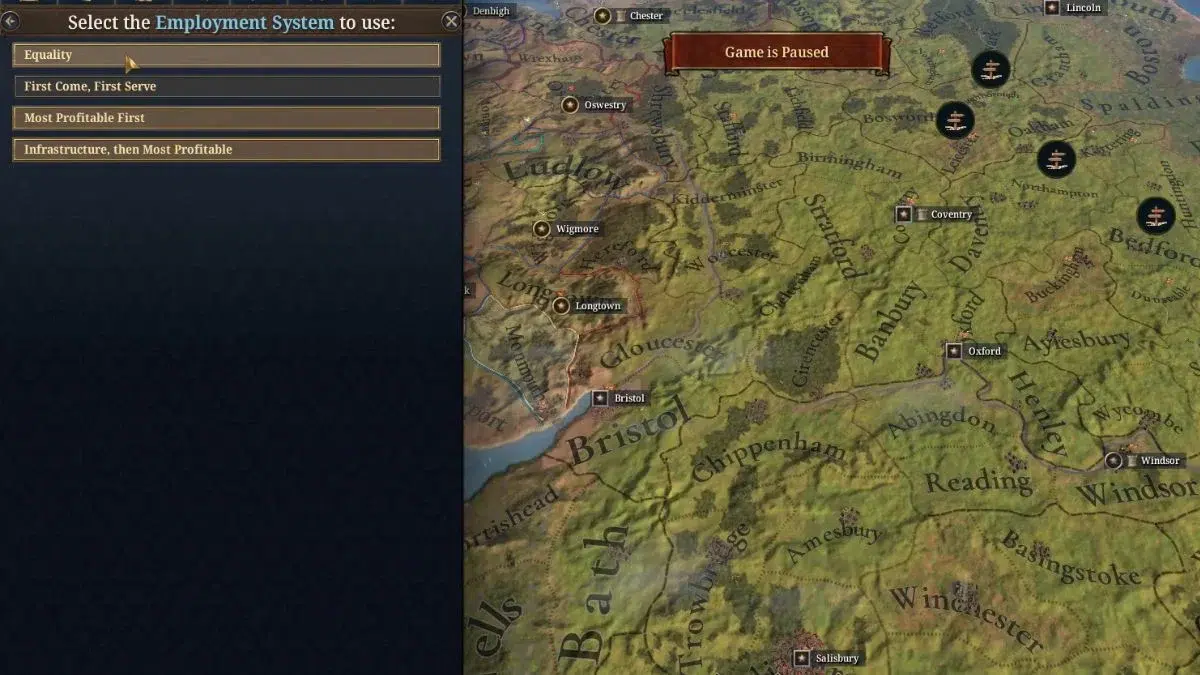Open the Longtown town marker
This screenshot has width=1200, height=675.
(x=562, y=306)
